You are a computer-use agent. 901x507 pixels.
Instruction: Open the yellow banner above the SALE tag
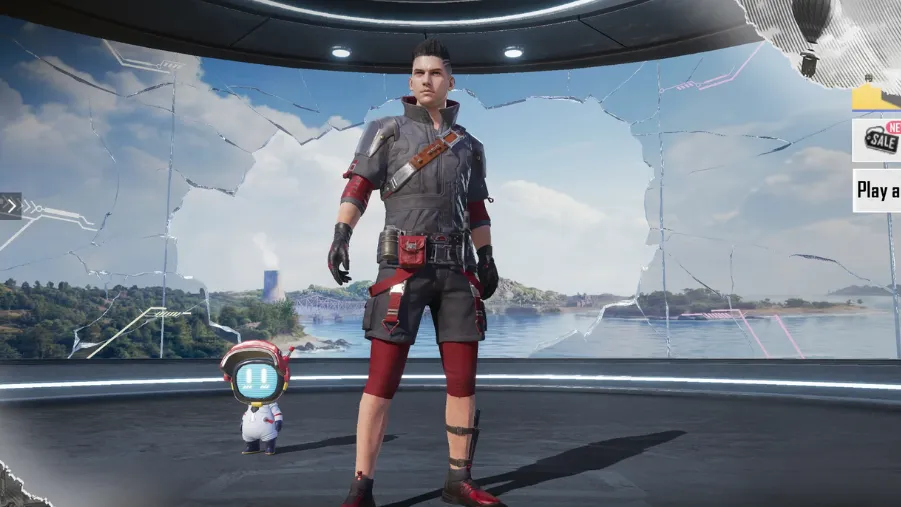pyautogui.click(x=877, y=97)
